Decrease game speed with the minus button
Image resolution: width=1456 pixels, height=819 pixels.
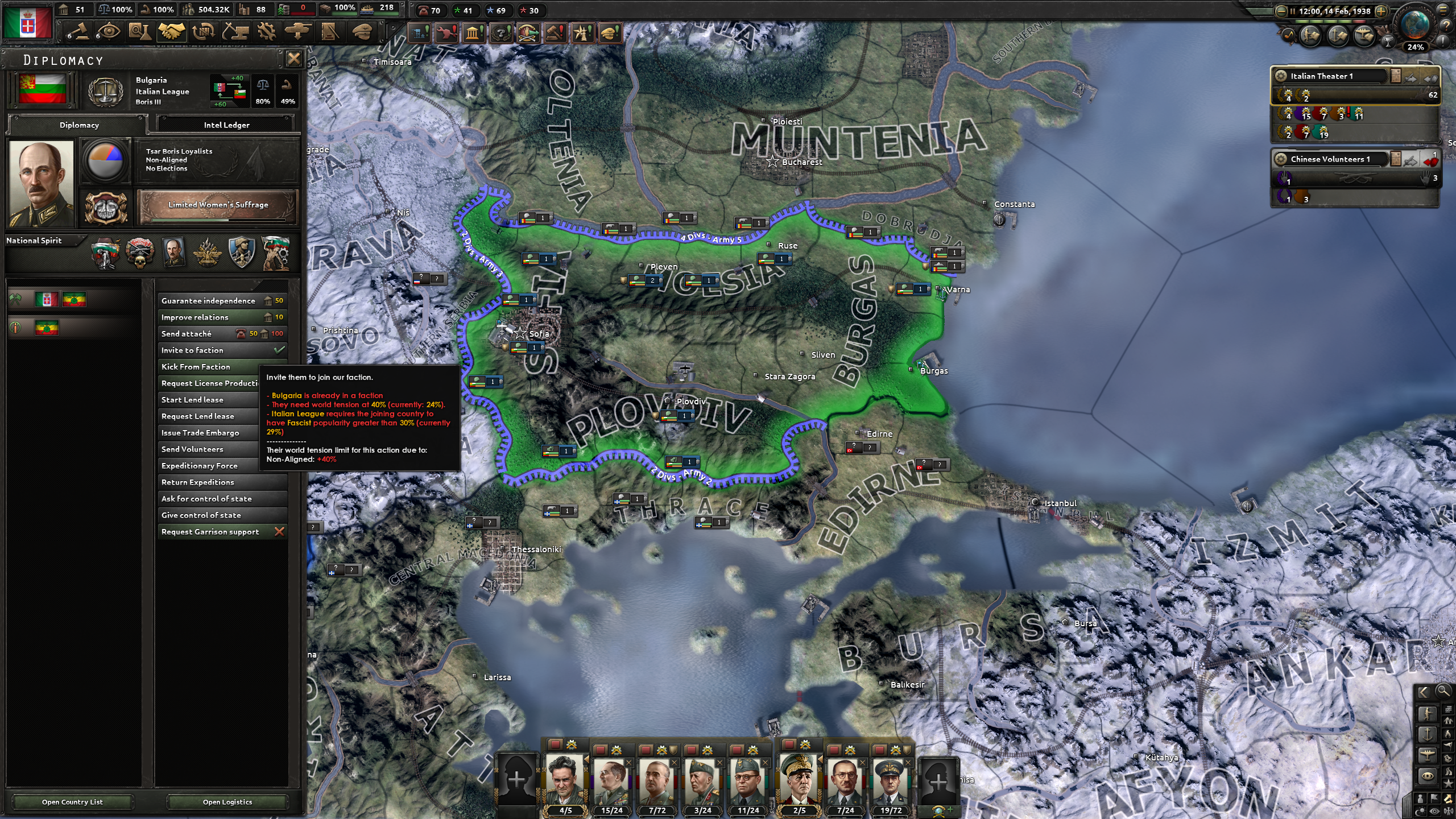(1281, 11)
